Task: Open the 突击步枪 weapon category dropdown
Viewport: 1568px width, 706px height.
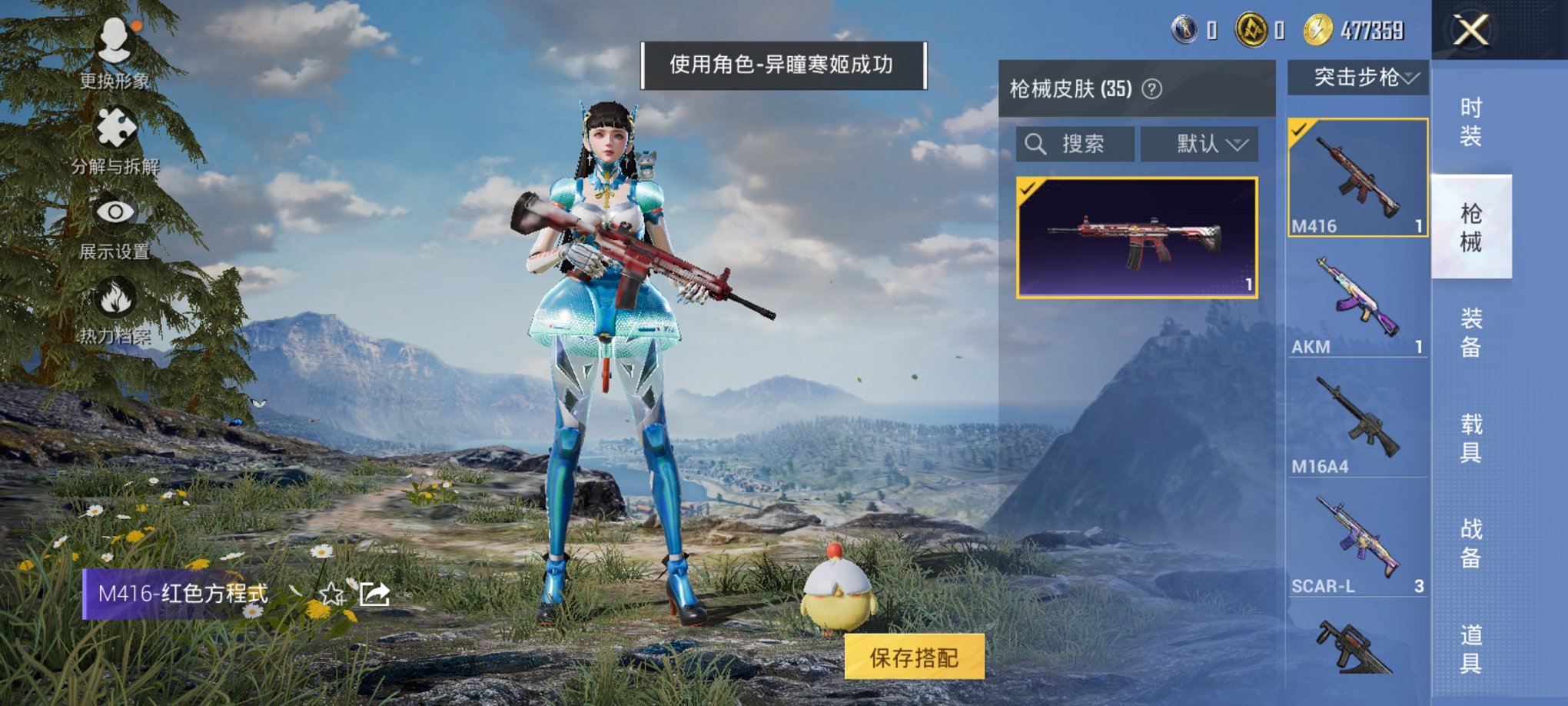Action: click(1360, 78)
